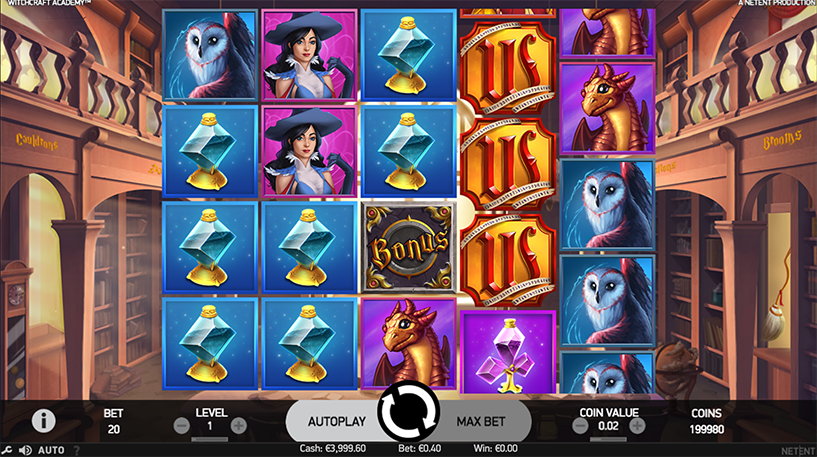Spin the reels with the circular arrow button
The width and height of the screenshot is (817, 457).
coord(408,410)
